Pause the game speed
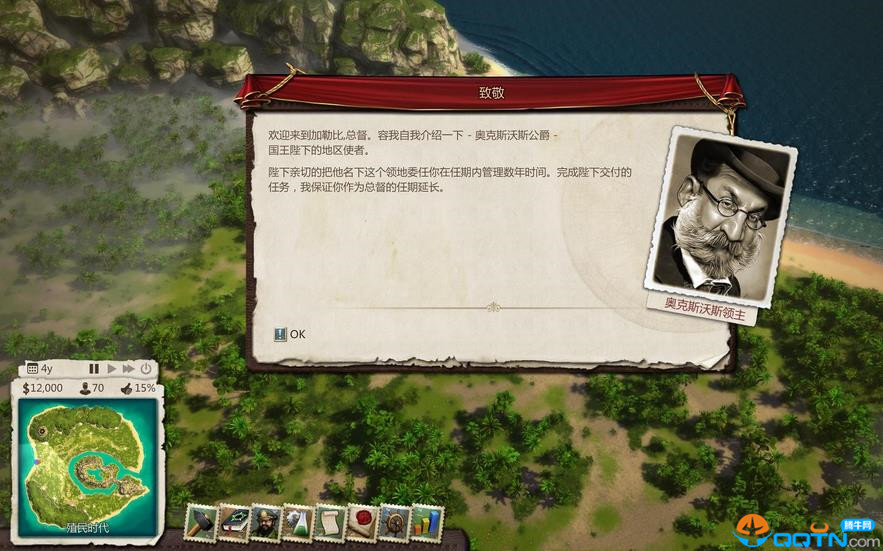This screenshot has height=551, width=883. coord(94,369)
